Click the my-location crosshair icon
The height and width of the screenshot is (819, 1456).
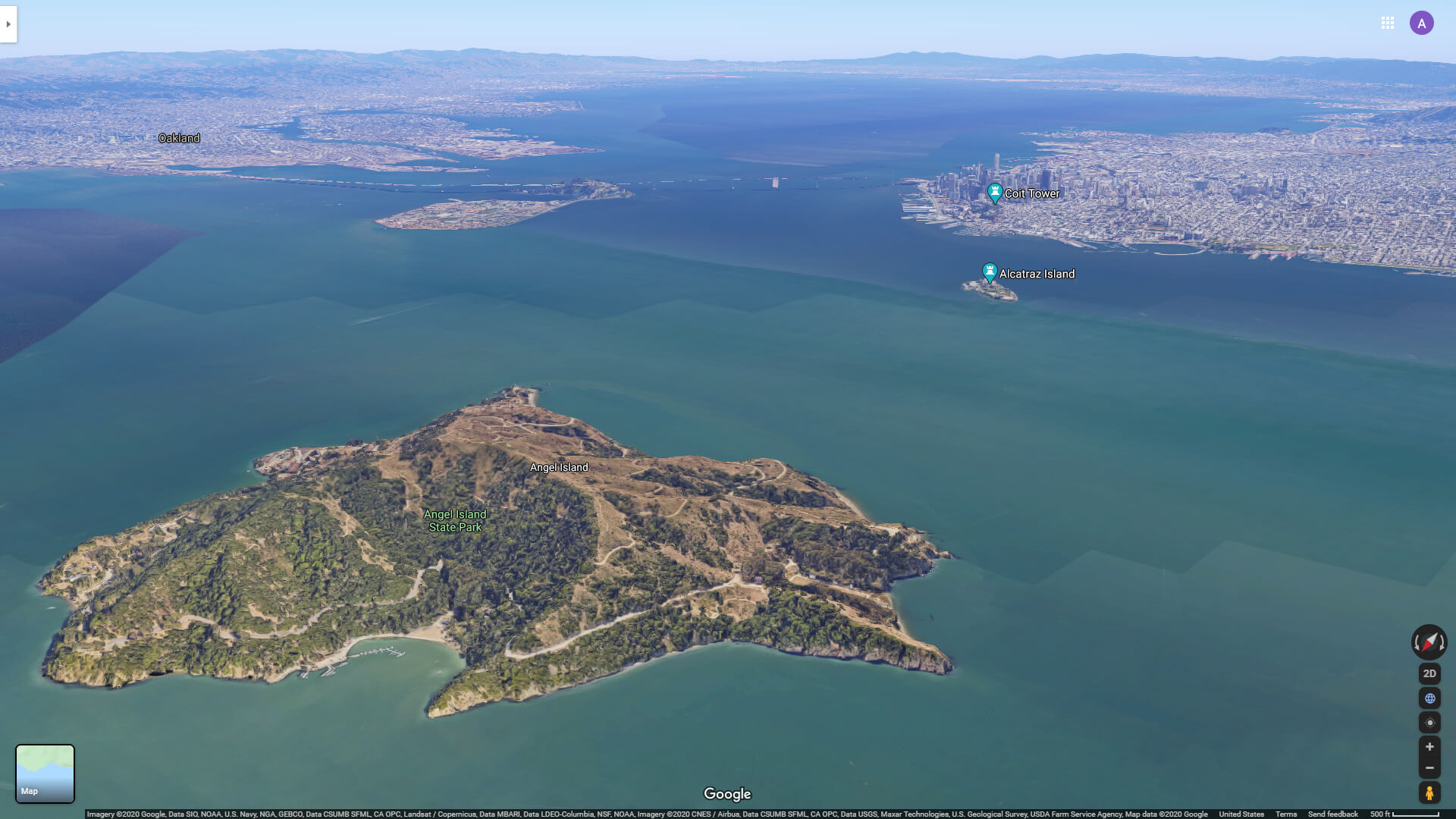click(x=1429, y=721)
